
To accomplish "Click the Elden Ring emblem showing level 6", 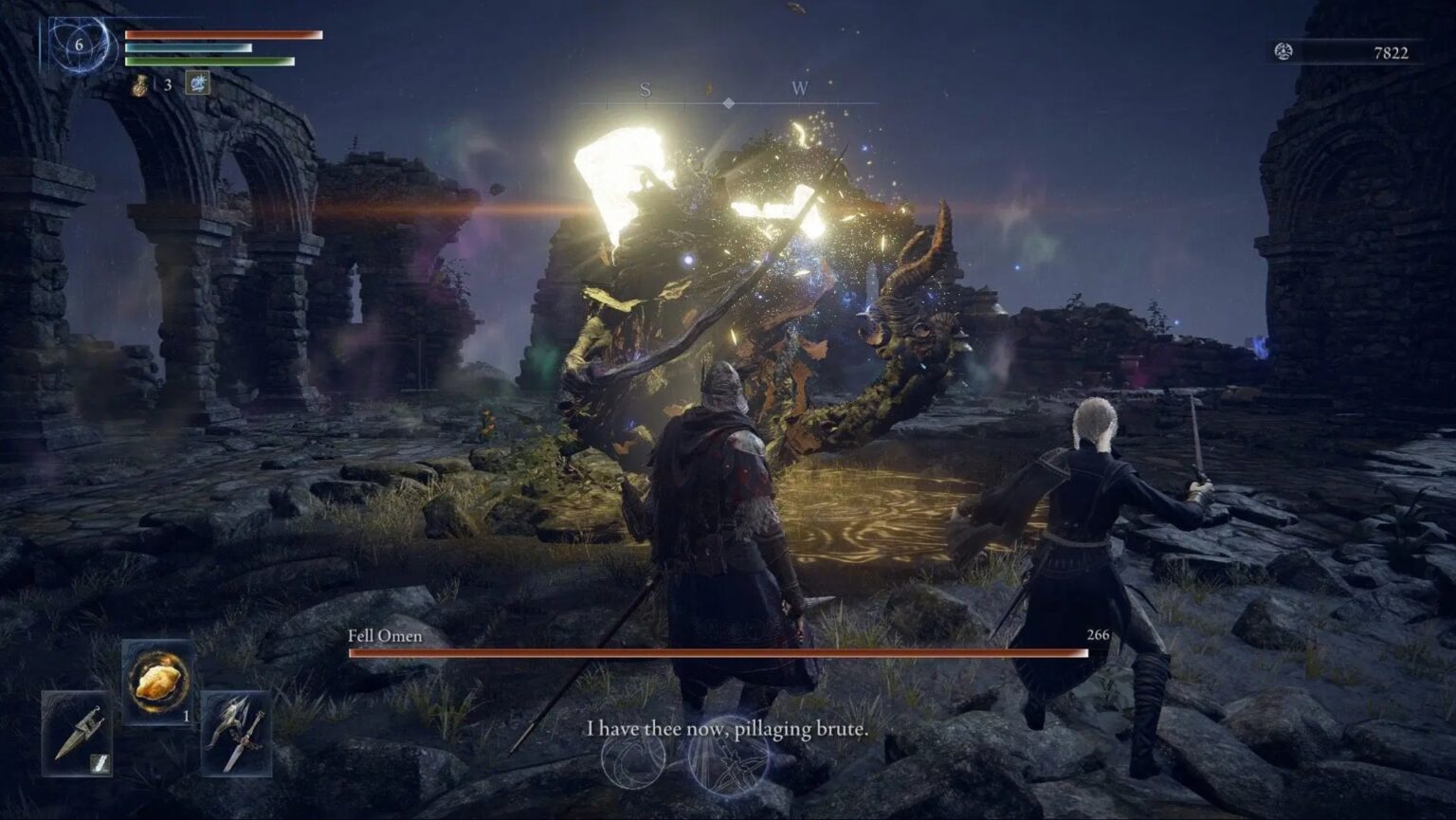I will [x=80, y=45].
